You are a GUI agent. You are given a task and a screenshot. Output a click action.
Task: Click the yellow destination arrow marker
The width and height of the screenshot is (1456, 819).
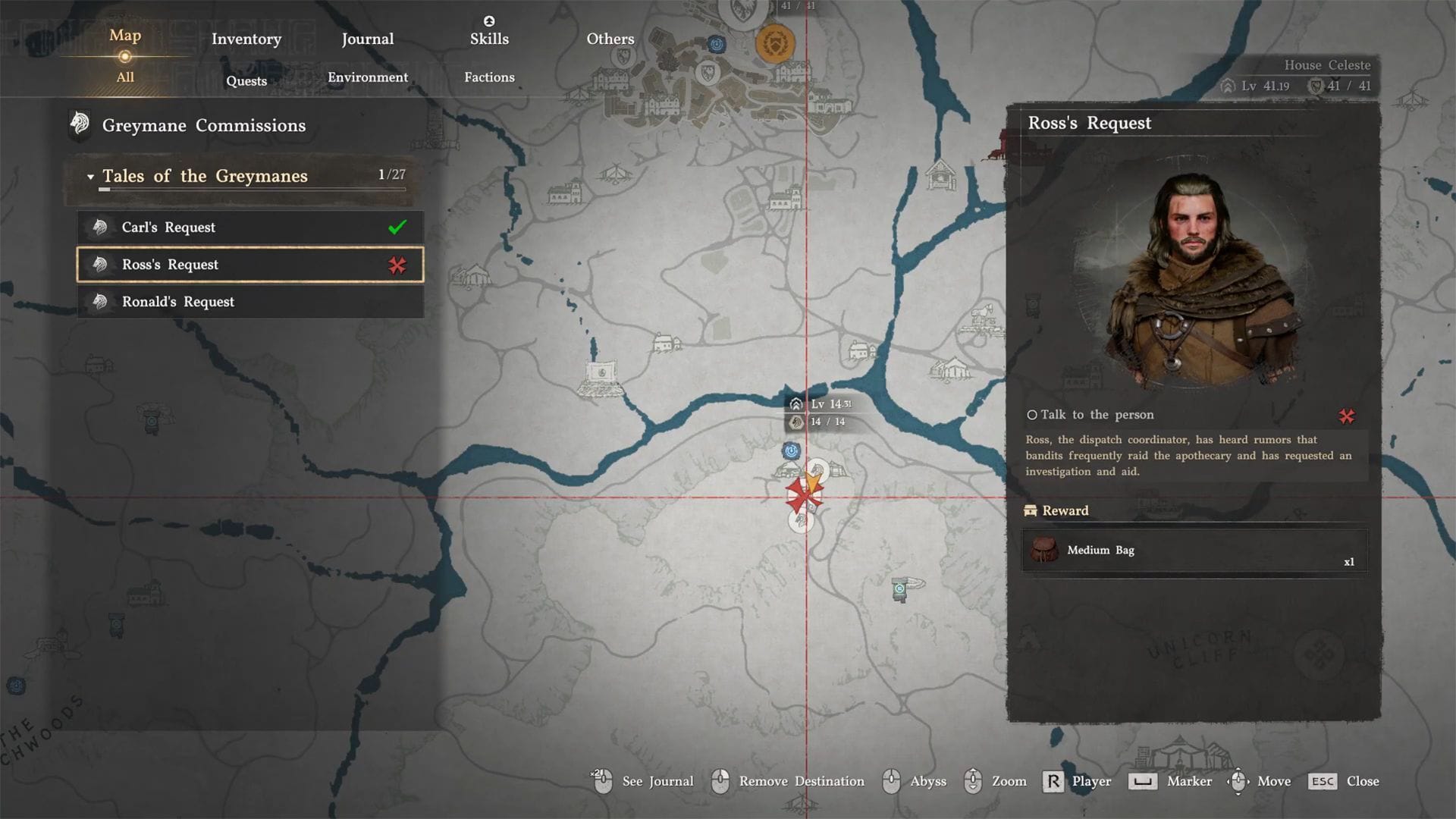pos(813,480)
